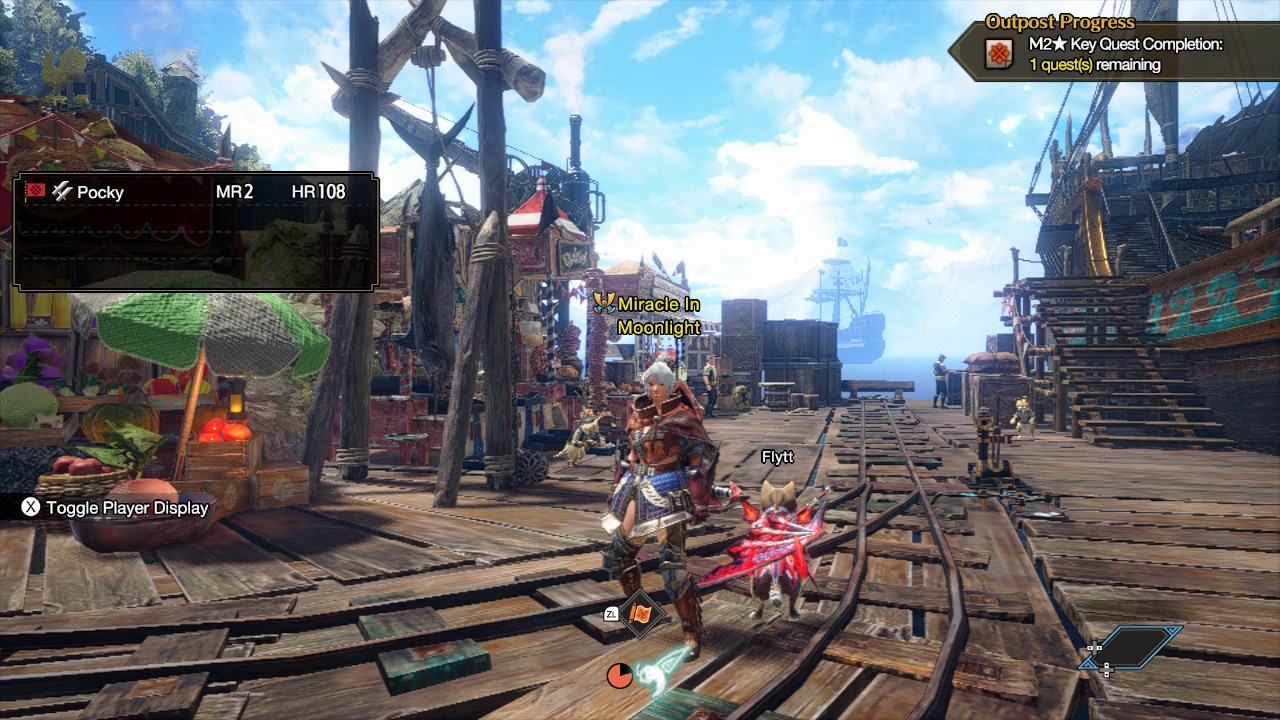Click the orange pie-chart cooldown timer

tap(620, 674)
